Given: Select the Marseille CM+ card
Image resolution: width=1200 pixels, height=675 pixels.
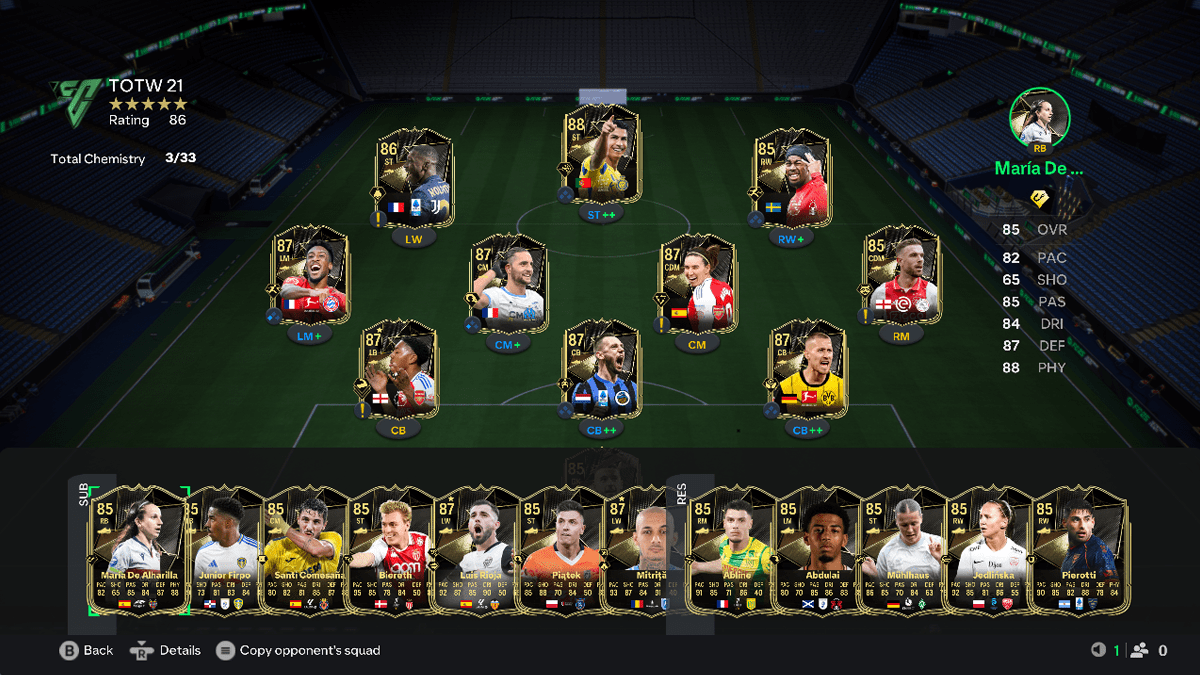Looking at the screenshot, I should pyautogui.click(x=508, y=283).
